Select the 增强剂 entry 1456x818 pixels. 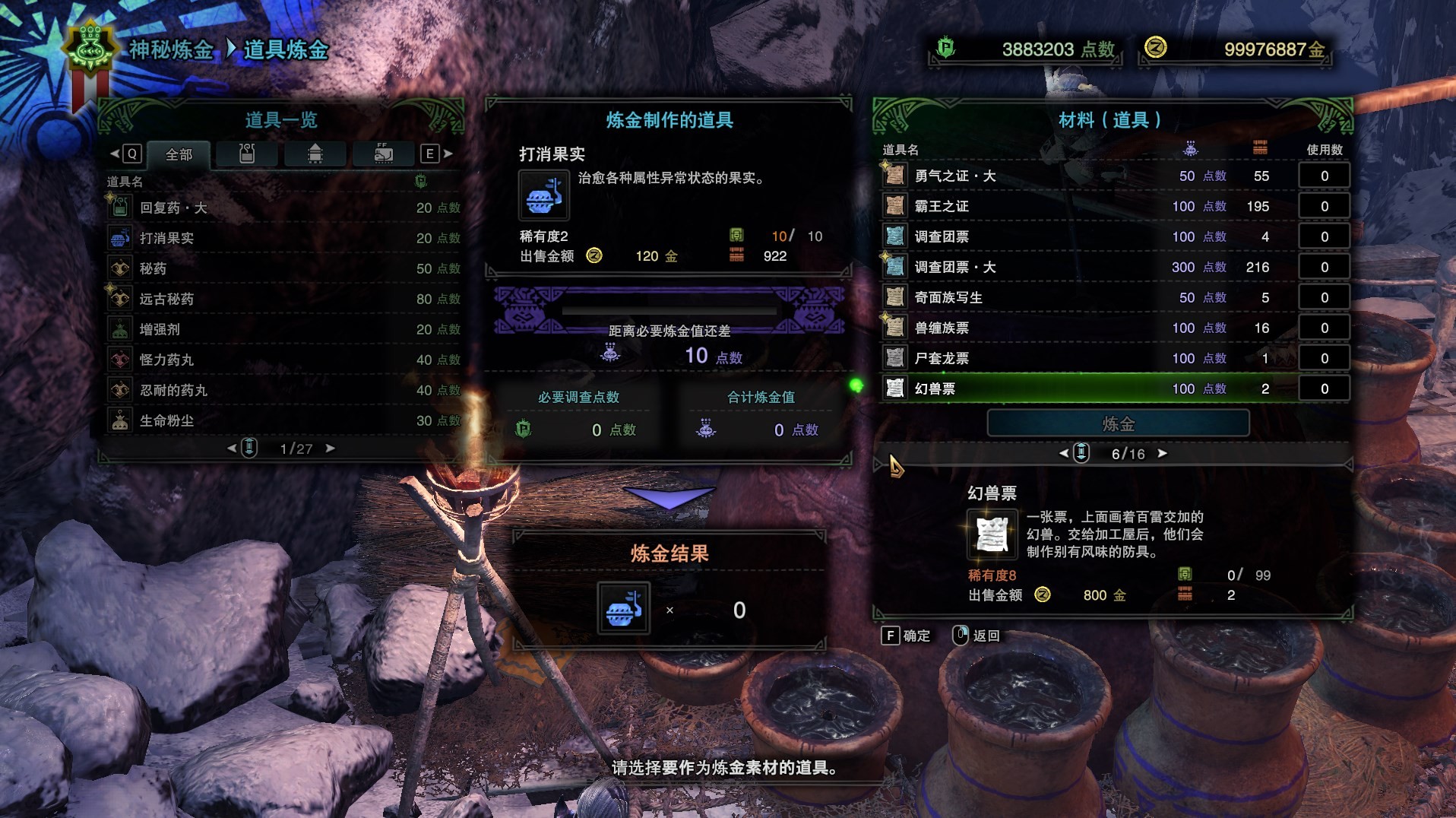(x=283, y=329)
